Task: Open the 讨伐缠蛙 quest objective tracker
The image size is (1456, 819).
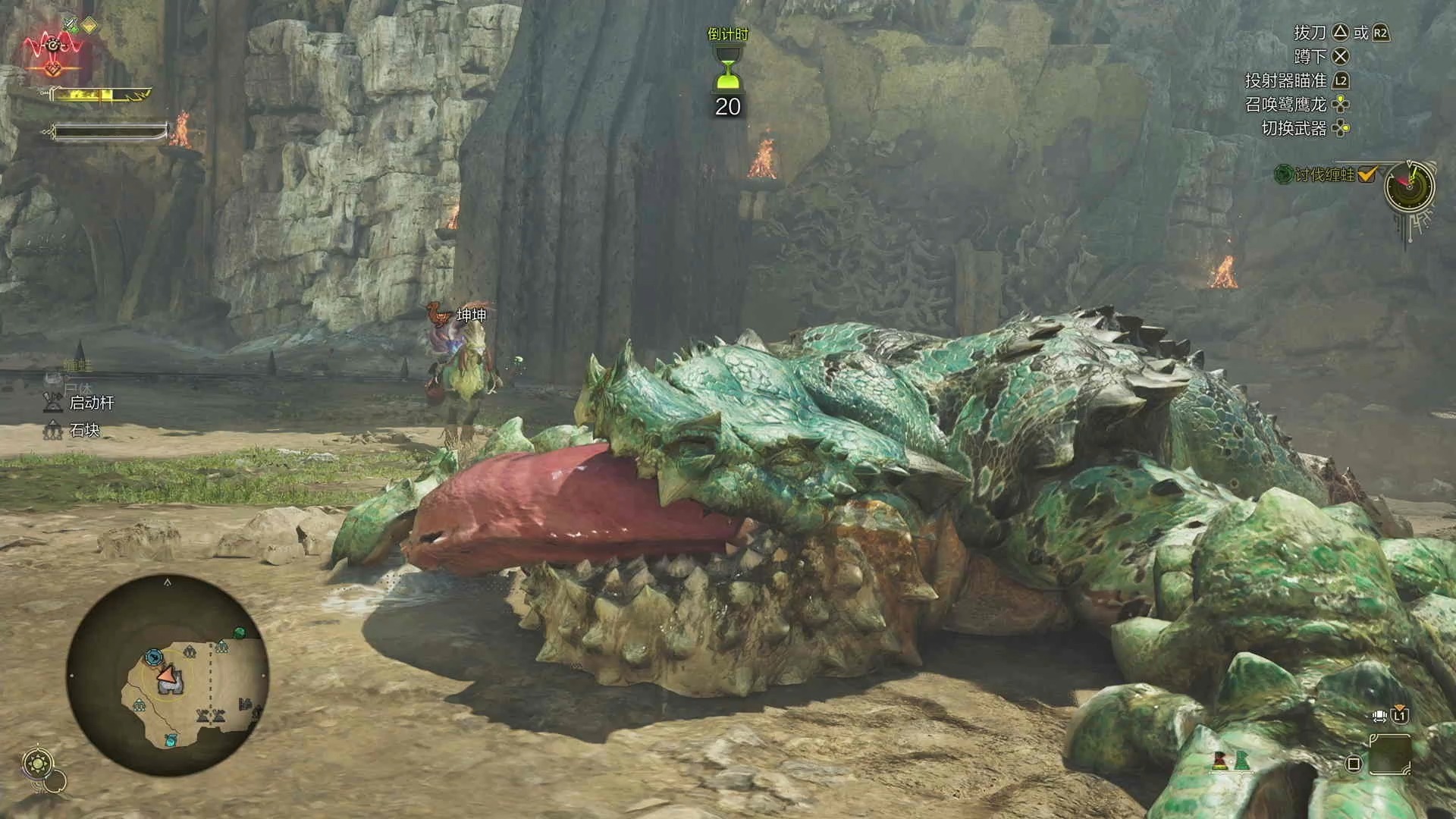Action: (x=1324, y=175)
